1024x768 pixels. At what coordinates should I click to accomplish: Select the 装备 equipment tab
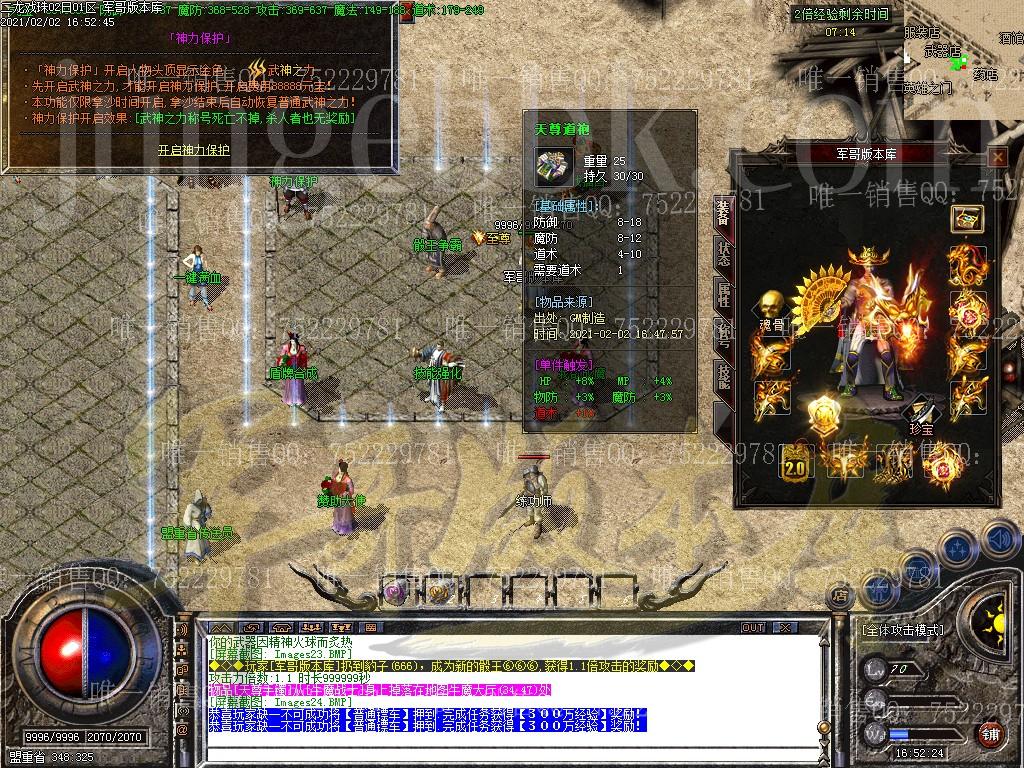point(722,213)
